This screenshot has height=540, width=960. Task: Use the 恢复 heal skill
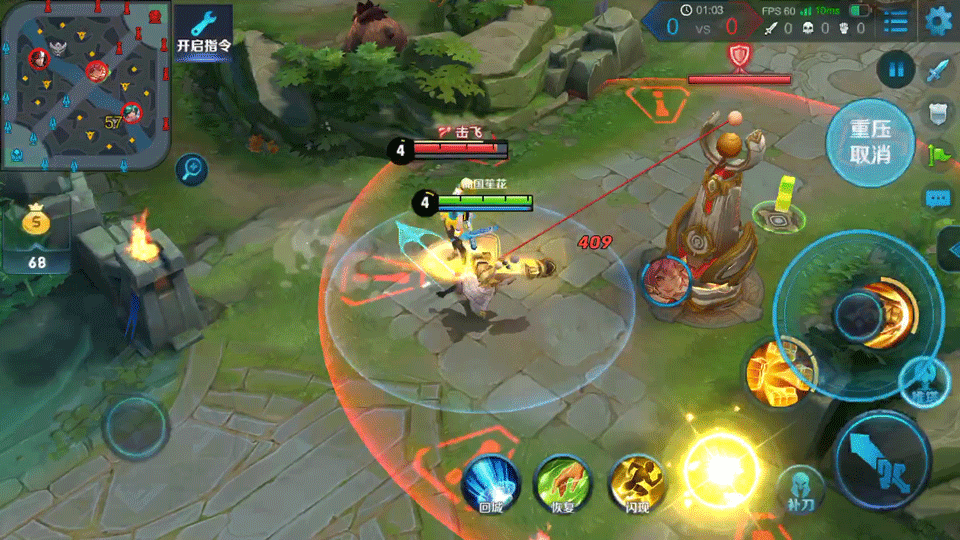(x=562, y=482)
